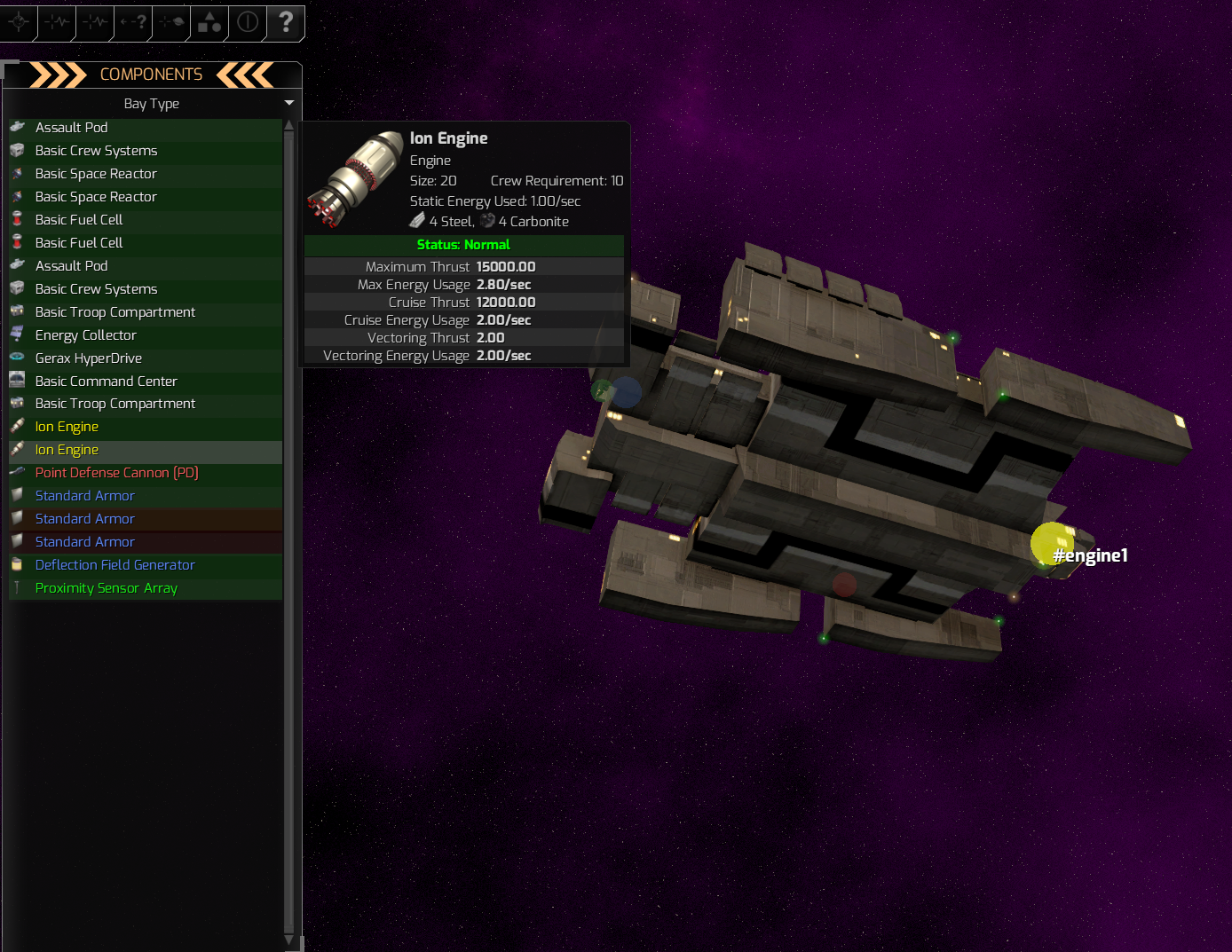Click the first waveform icon in the toolbar

57,23
